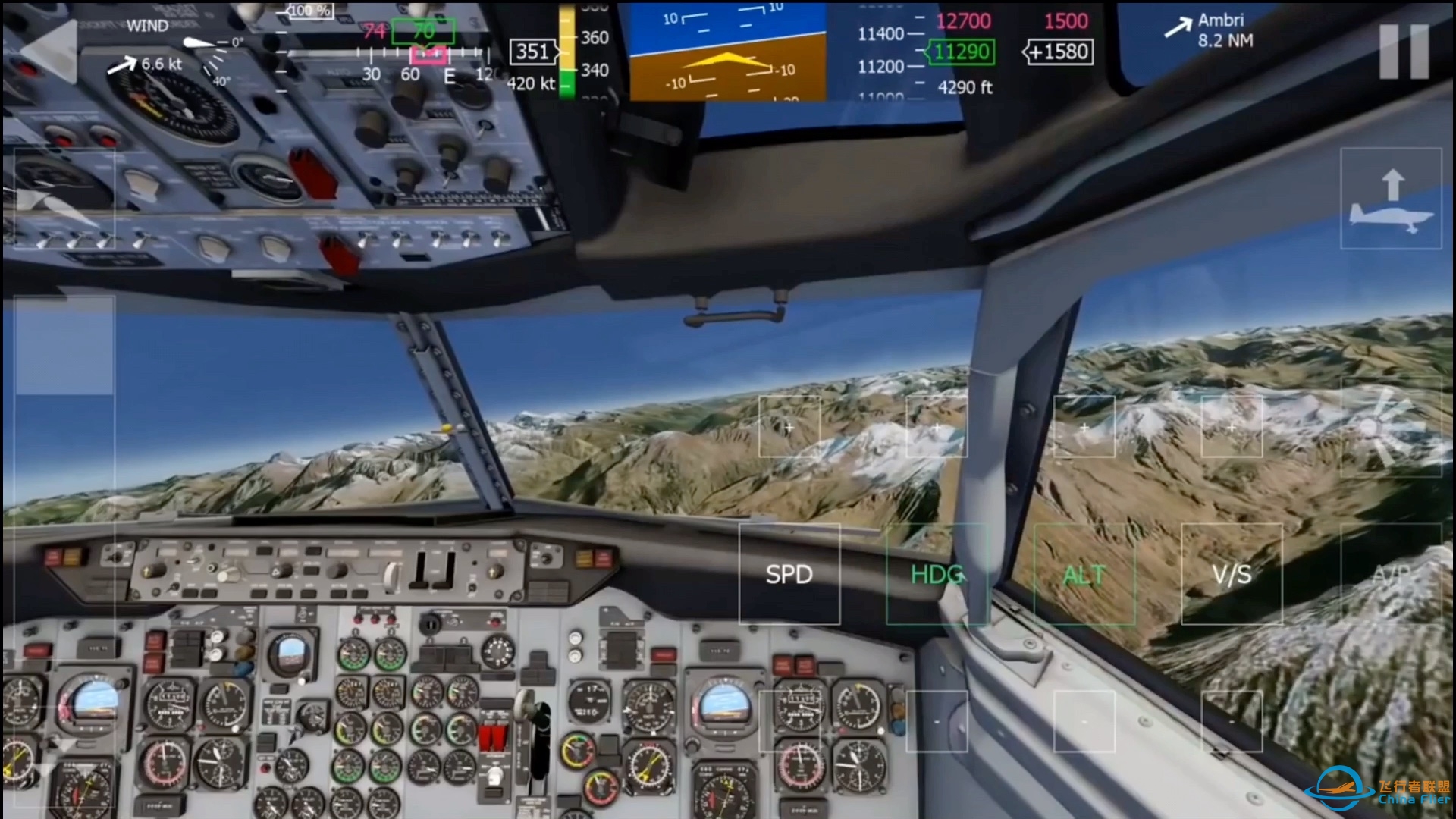Increase altitude with the plus above ALT
This screenshot has height=819, width=1456.
pos(1084,427)
